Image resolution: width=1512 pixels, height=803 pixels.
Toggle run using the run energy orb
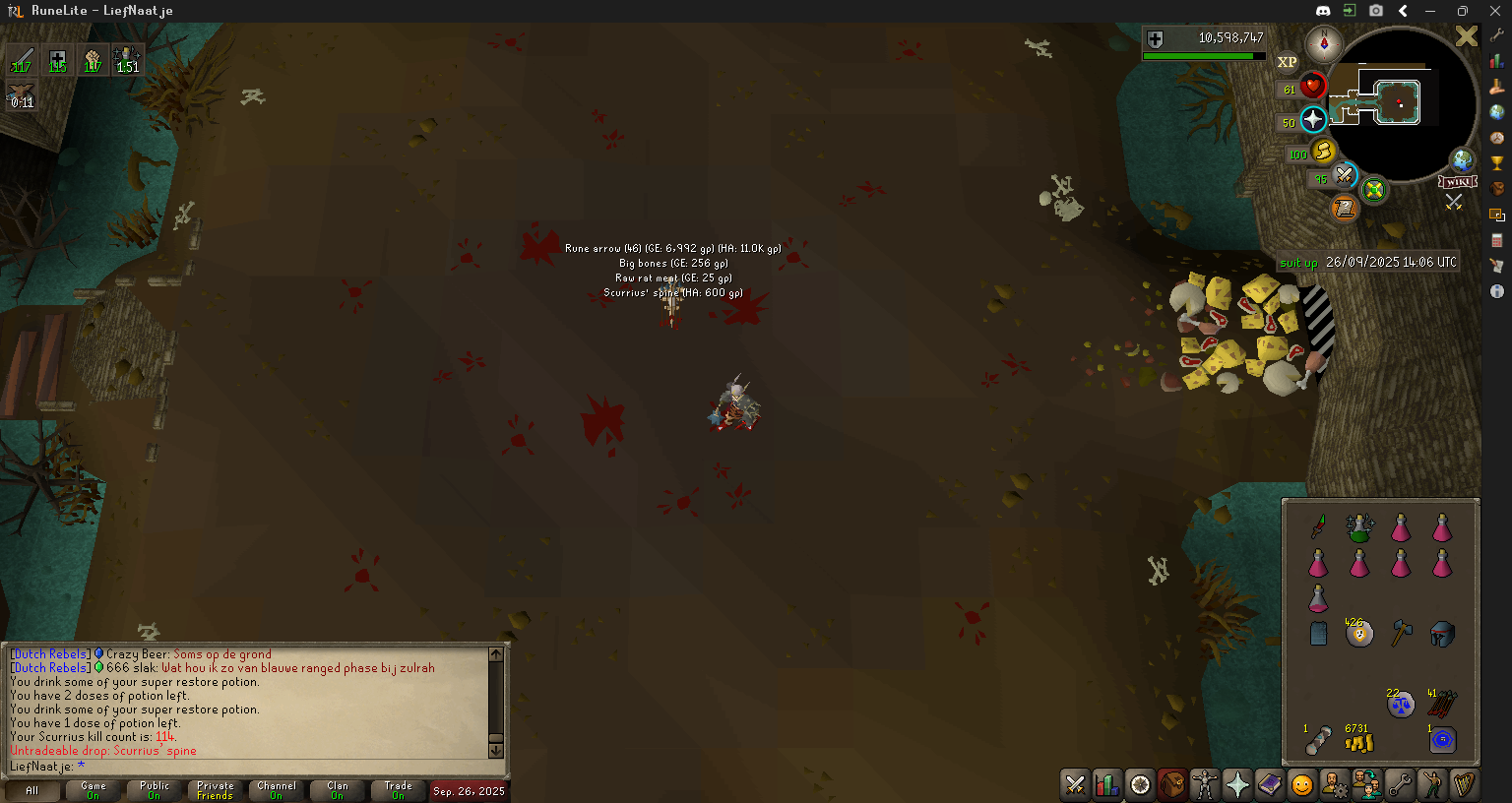point(1323,152)
